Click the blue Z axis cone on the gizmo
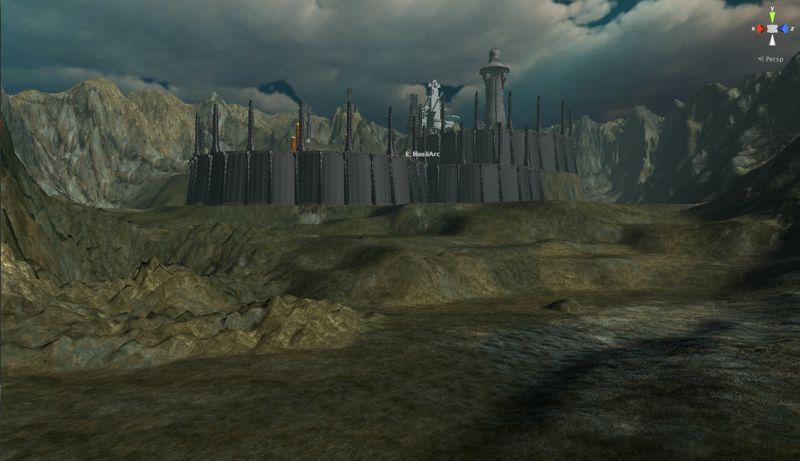Screen dimensions: 800x461 click(783, 29)
